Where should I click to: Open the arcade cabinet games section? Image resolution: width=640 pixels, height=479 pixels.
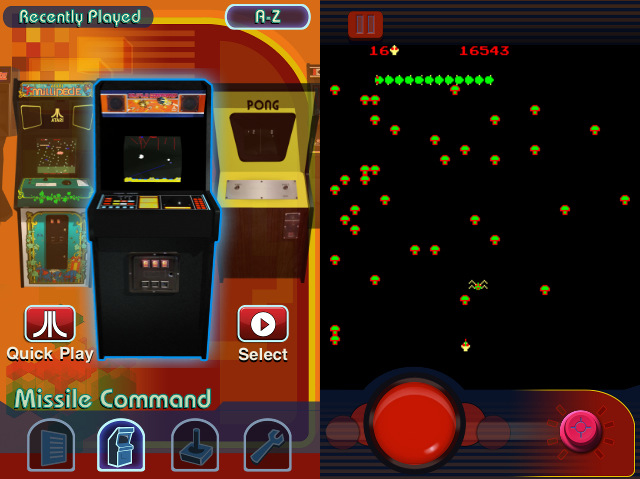pyautogui.click(x=121, y=446)
